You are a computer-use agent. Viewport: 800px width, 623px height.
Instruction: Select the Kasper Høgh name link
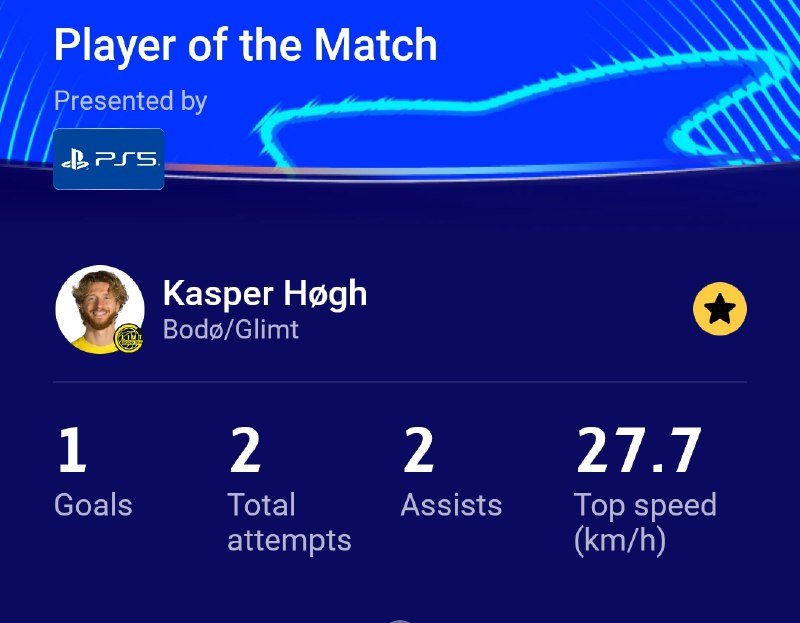coord(264,293)
